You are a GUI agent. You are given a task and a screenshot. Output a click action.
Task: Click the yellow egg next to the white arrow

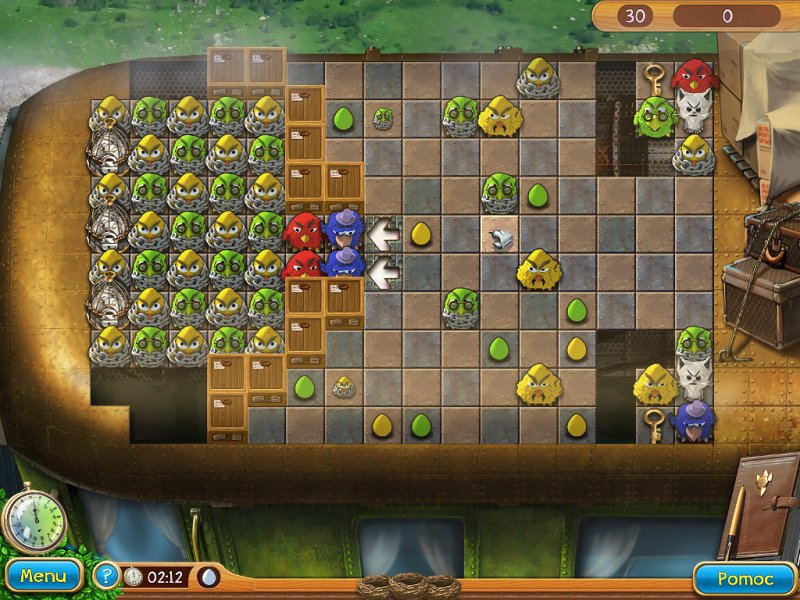click(421, 234)
